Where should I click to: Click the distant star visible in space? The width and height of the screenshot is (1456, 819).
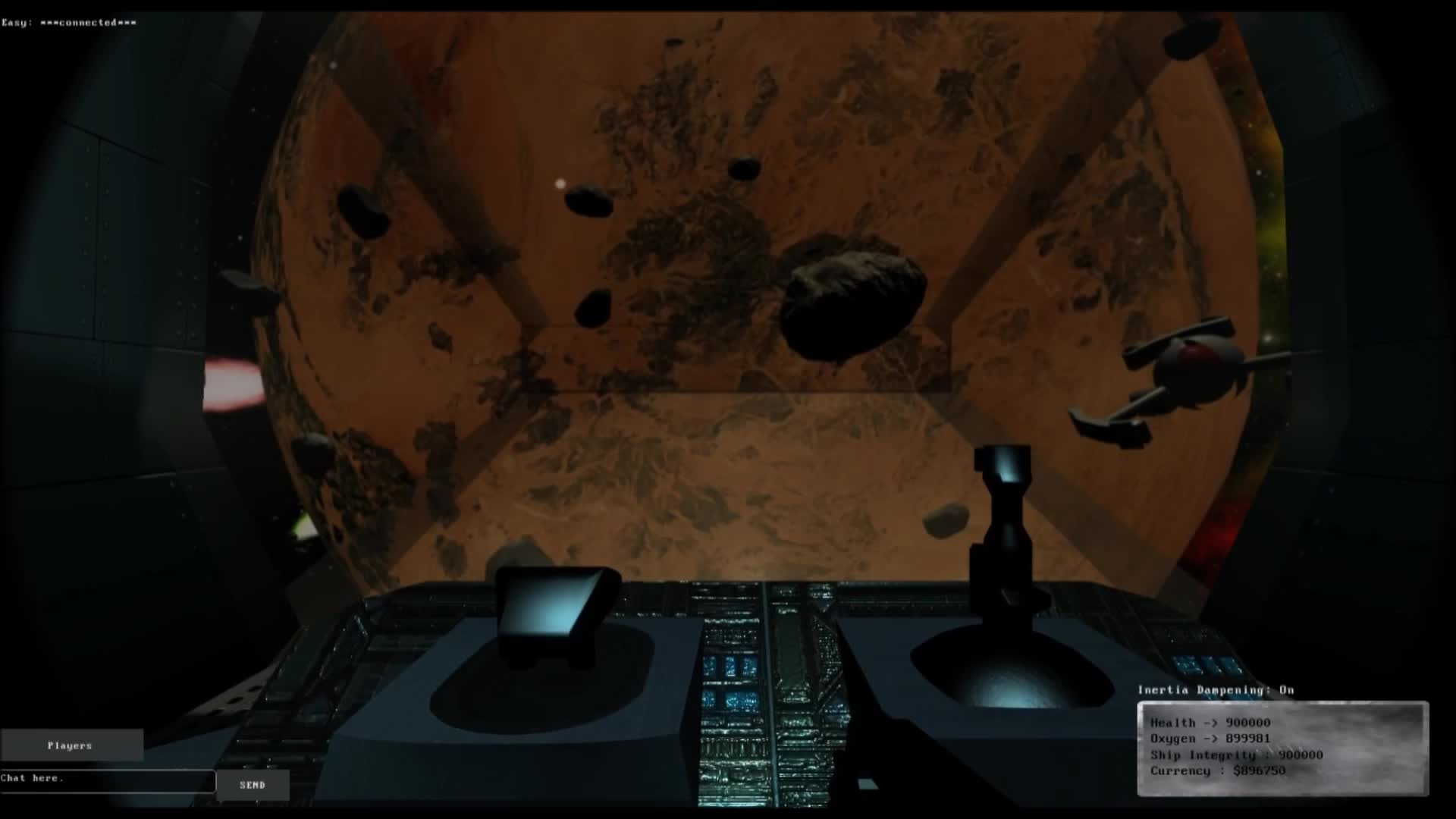pyautogui.click(x=560, y=184)
